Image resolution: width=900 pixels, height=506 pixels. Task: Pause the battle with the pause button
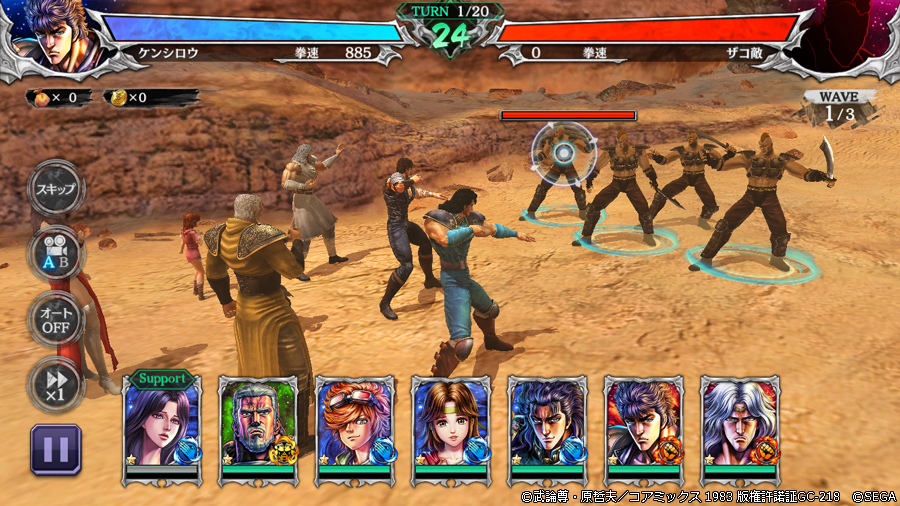pyautogui.click(x=55, y=448)
